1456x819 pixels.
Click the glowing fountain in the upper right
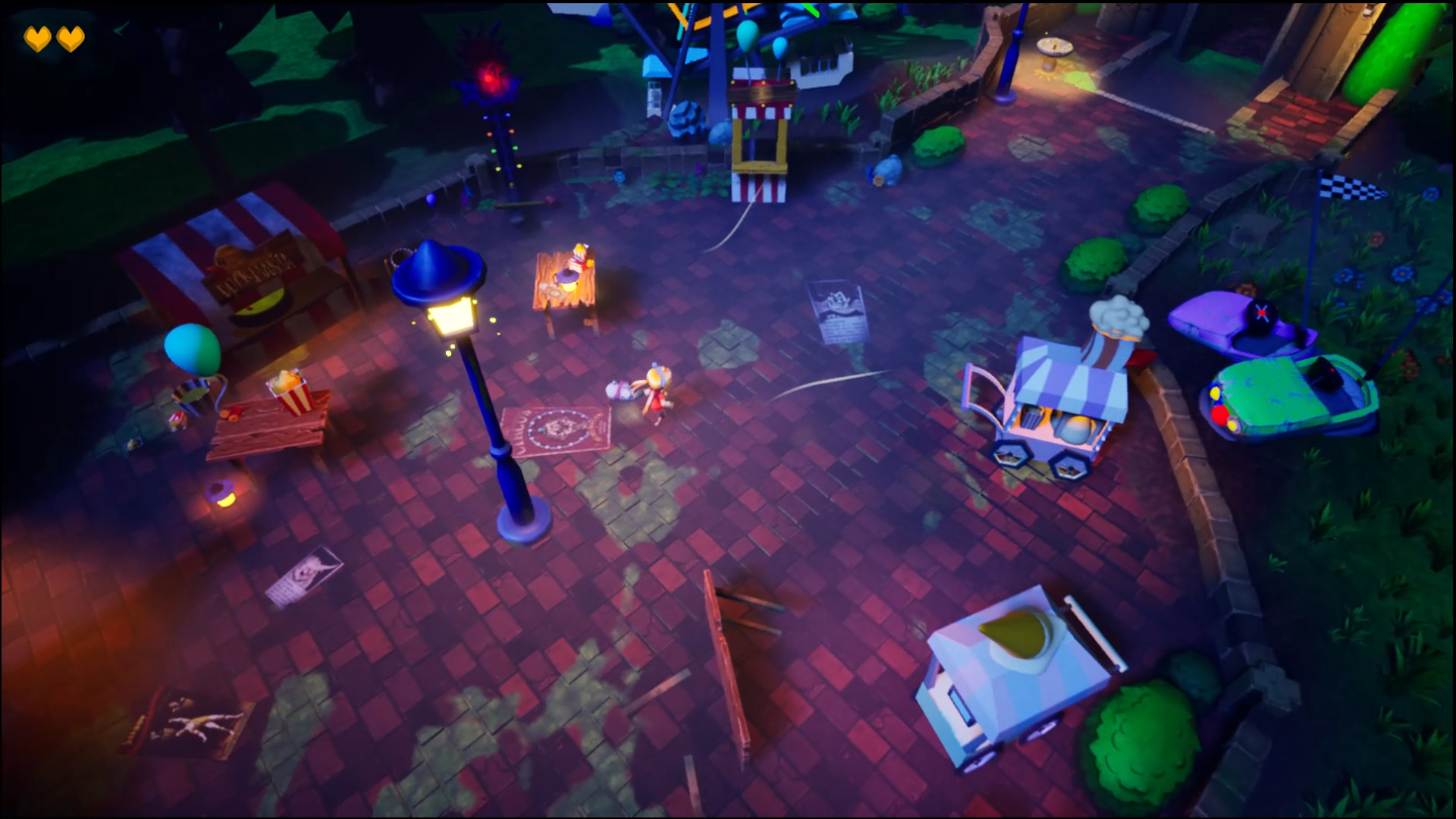click(1056, 45)
